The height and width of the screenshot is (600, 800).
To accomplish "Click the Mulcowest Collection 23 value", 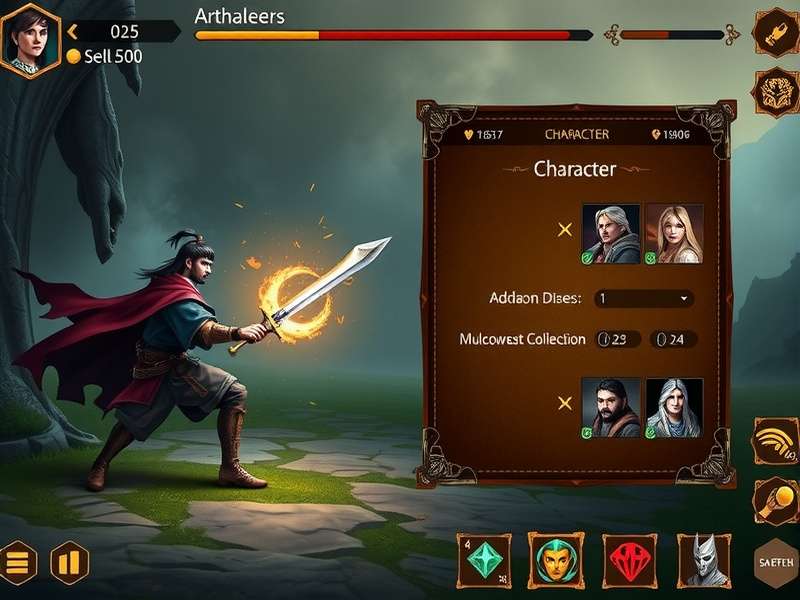I will click(618, 339).
